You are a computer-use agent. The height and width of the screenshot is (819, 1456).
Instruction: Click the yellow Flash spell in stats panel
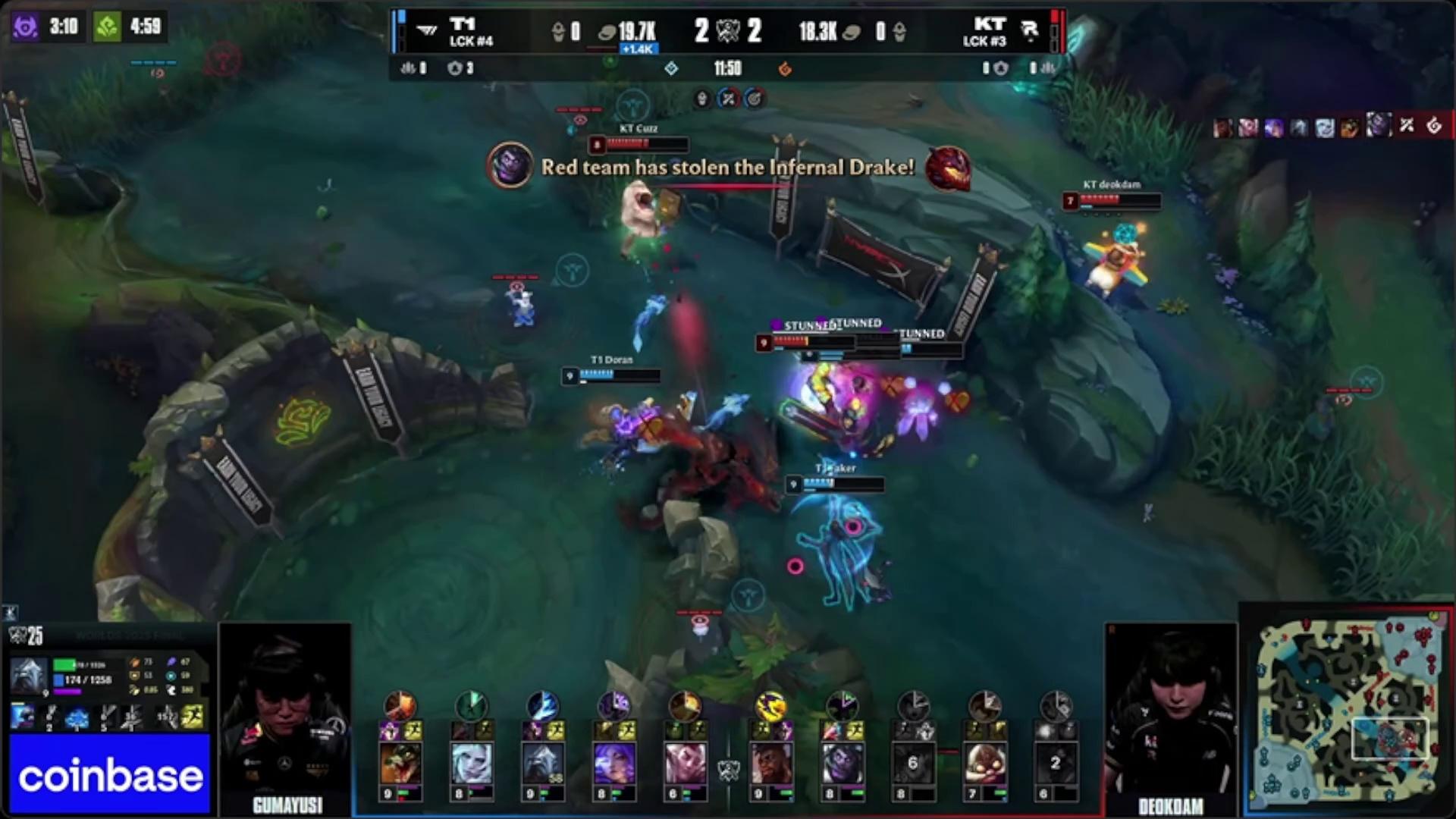[x=193, y=717]
